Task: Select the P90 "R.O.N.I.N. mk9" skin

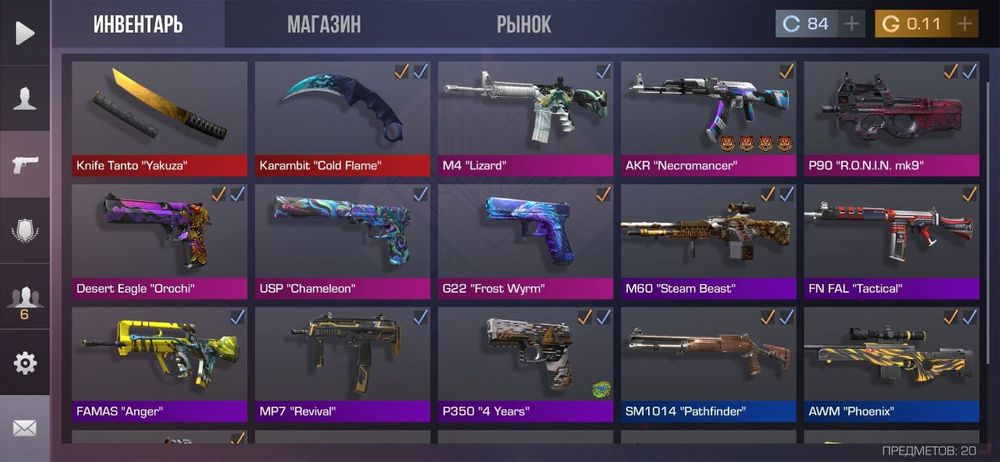Action: [892, 118]
